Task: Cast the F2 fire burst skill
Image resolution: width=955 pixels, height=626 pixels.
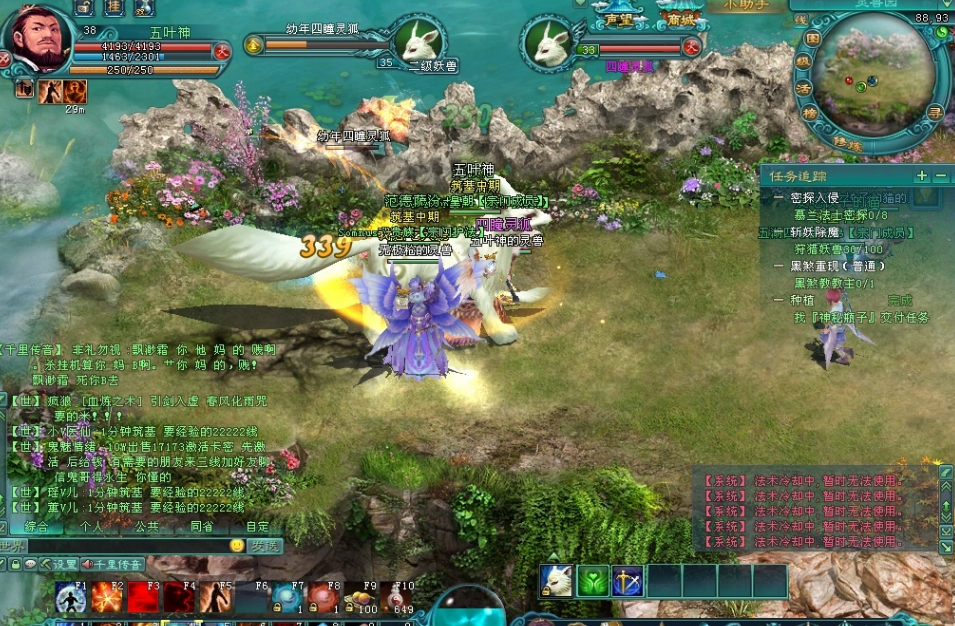Action: [106, 597]
